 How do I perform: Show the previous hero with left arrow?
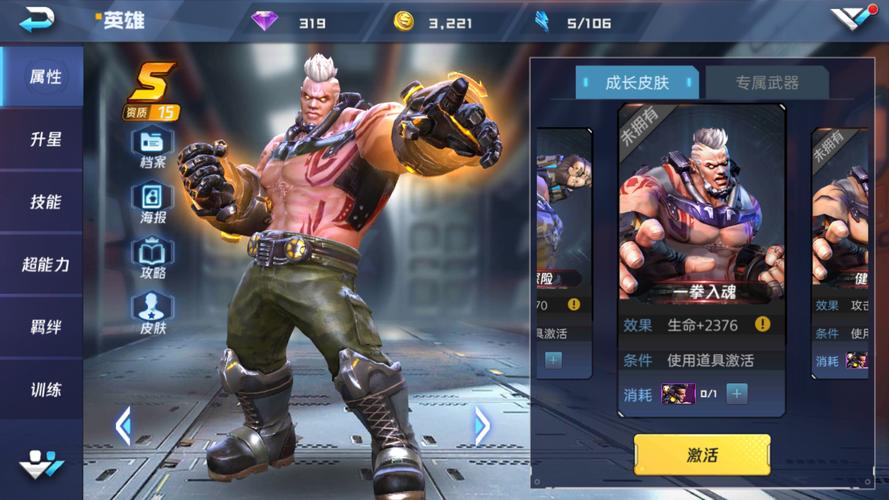pyautogui.click(x=123, y=426)
